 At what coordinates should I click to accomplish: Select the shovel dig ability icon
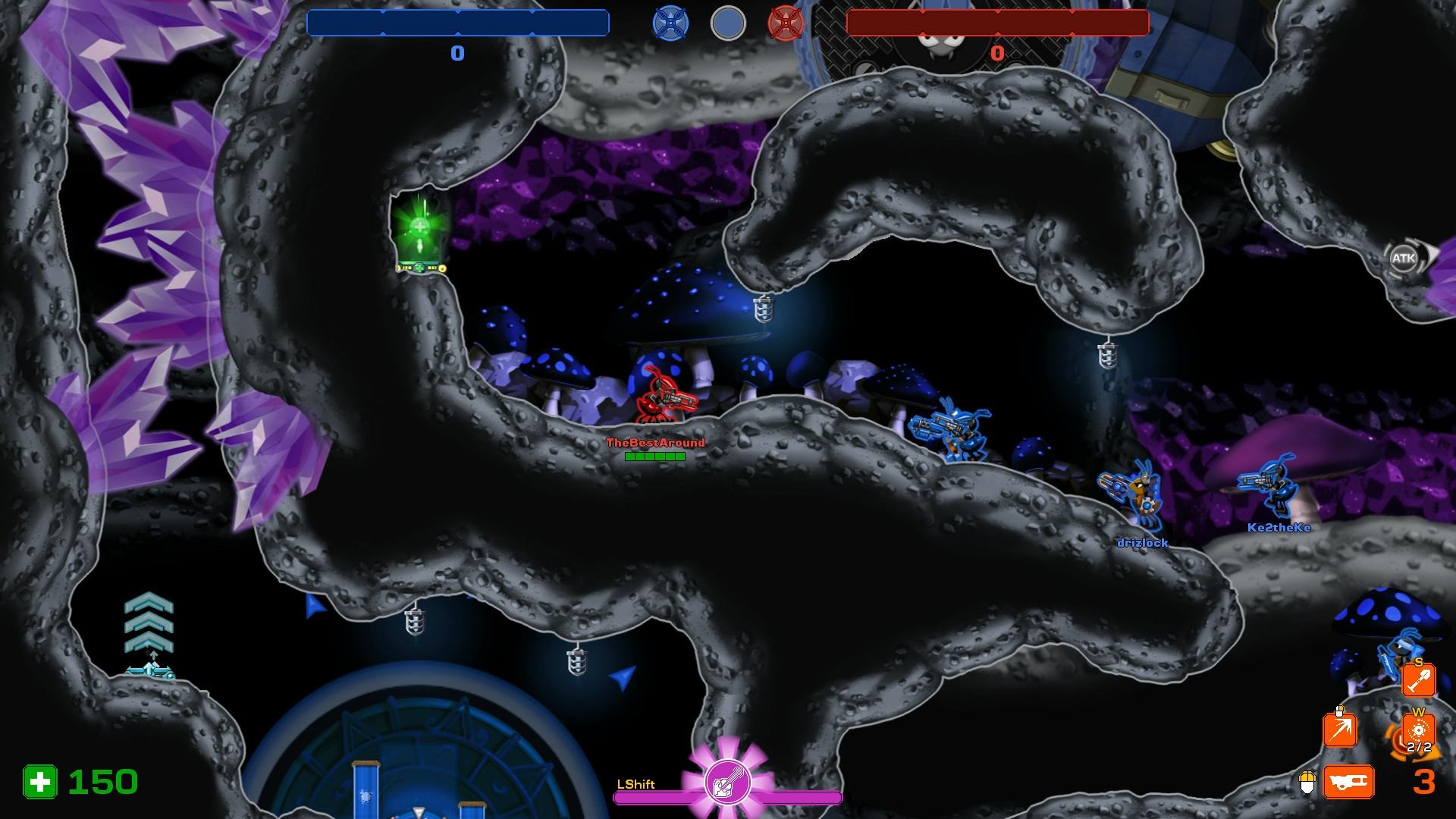click(x=1418, y=680)
